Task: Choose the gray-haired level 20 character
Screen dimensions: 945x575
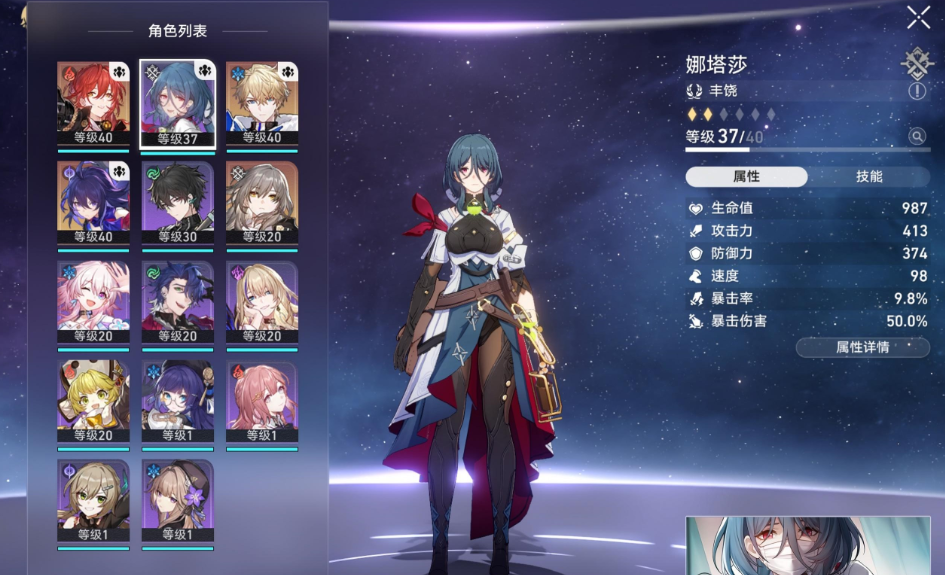Action: 262,202
